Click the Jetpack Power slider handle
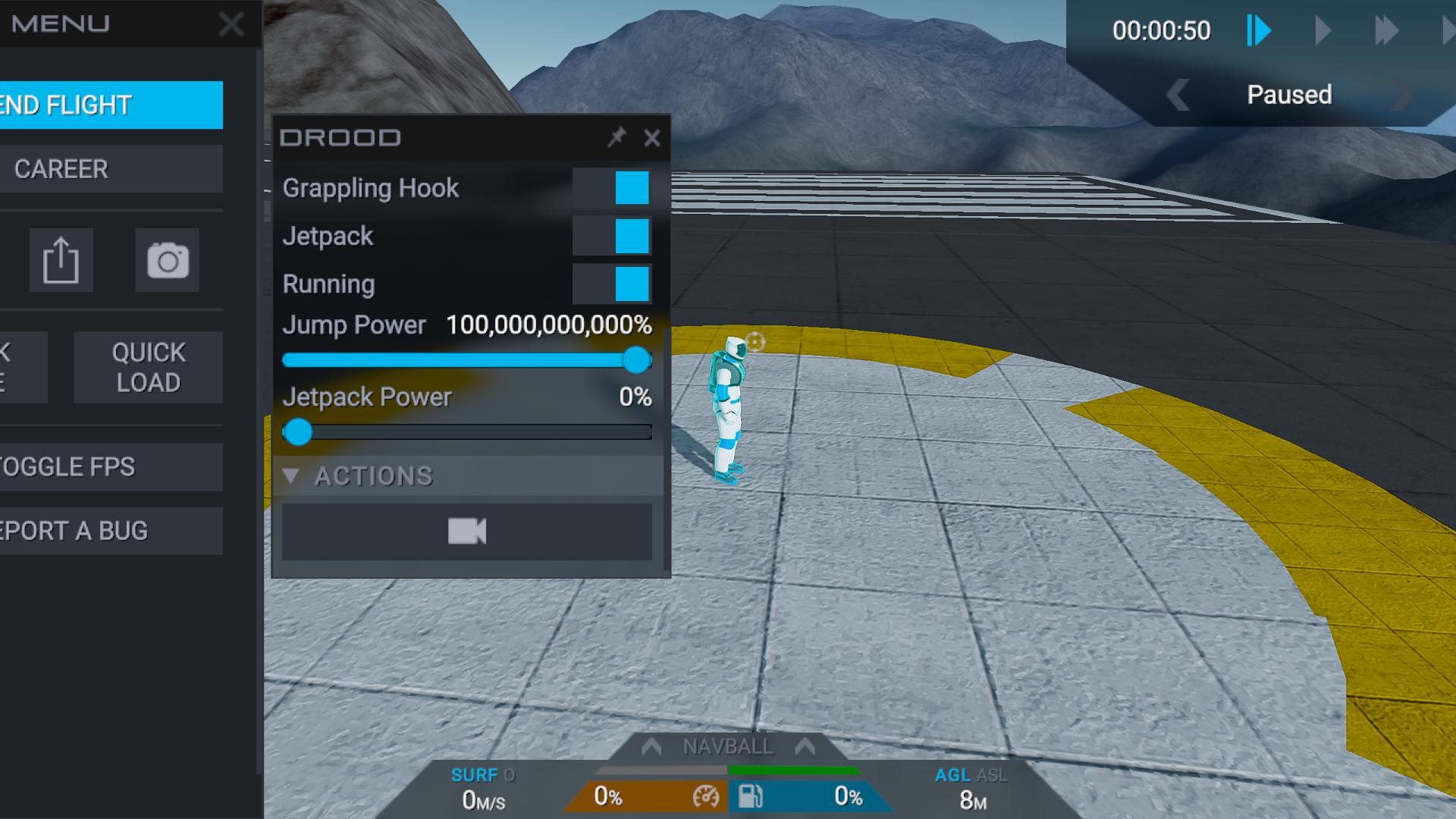Screen dimensions: 1456x819 click(298, 432)
